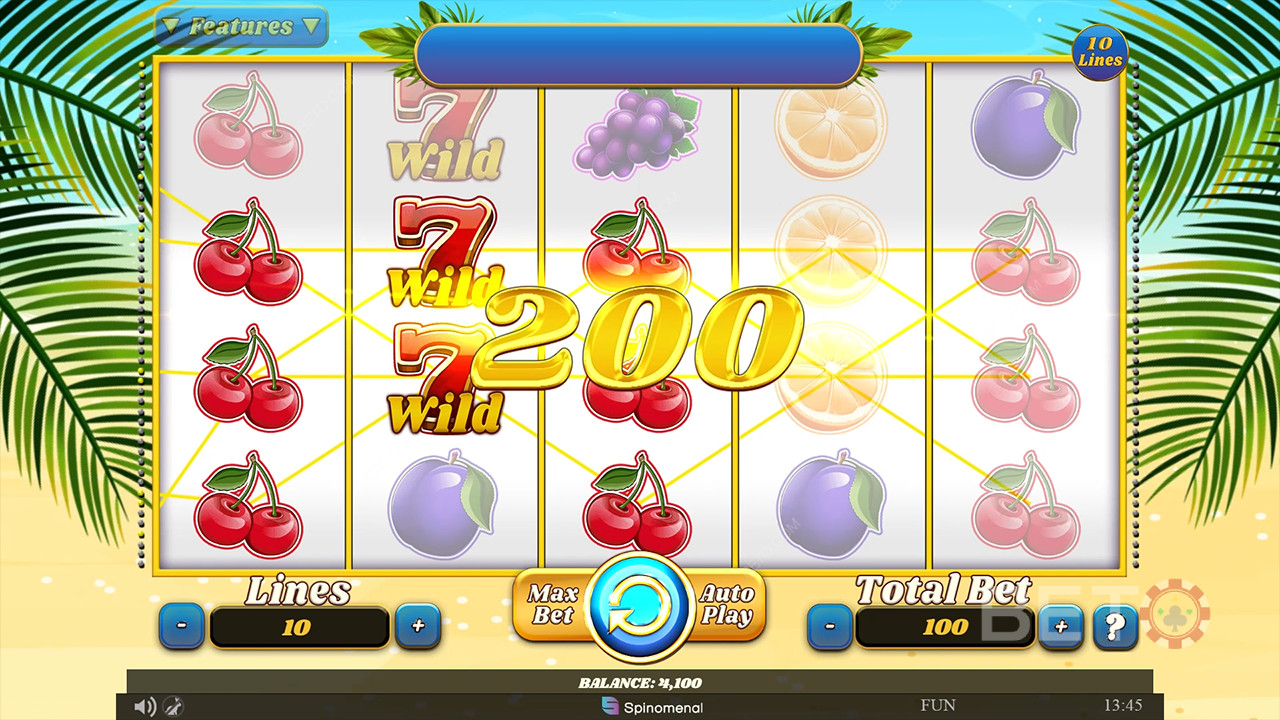The height and width of the screenshot is (720, 1280).
Task: Click the icon beside the speaker
Action: tap(172, 707)
